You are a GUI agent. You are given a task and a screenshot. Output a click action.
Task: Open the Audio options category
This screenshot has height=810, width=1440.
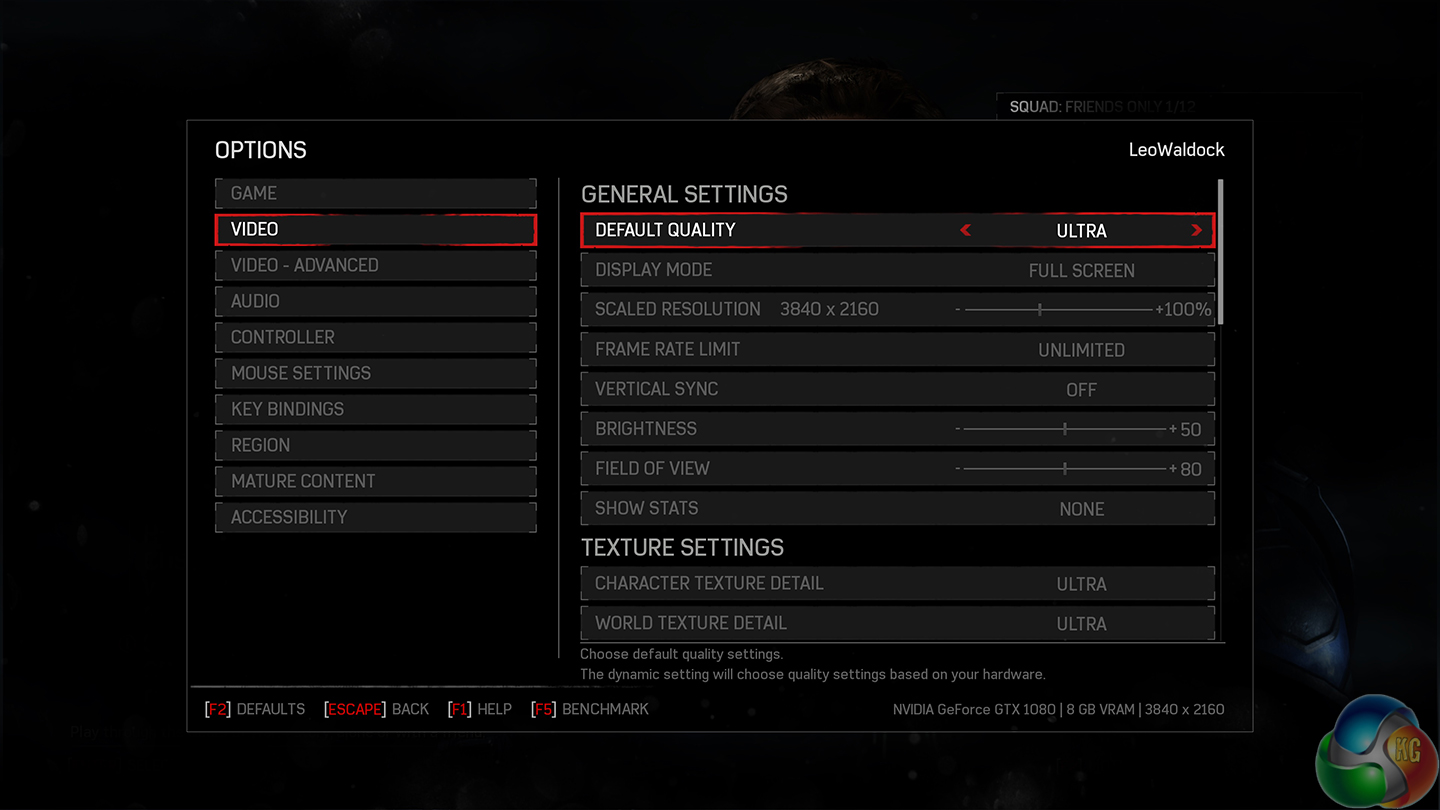tap(375, 301)
